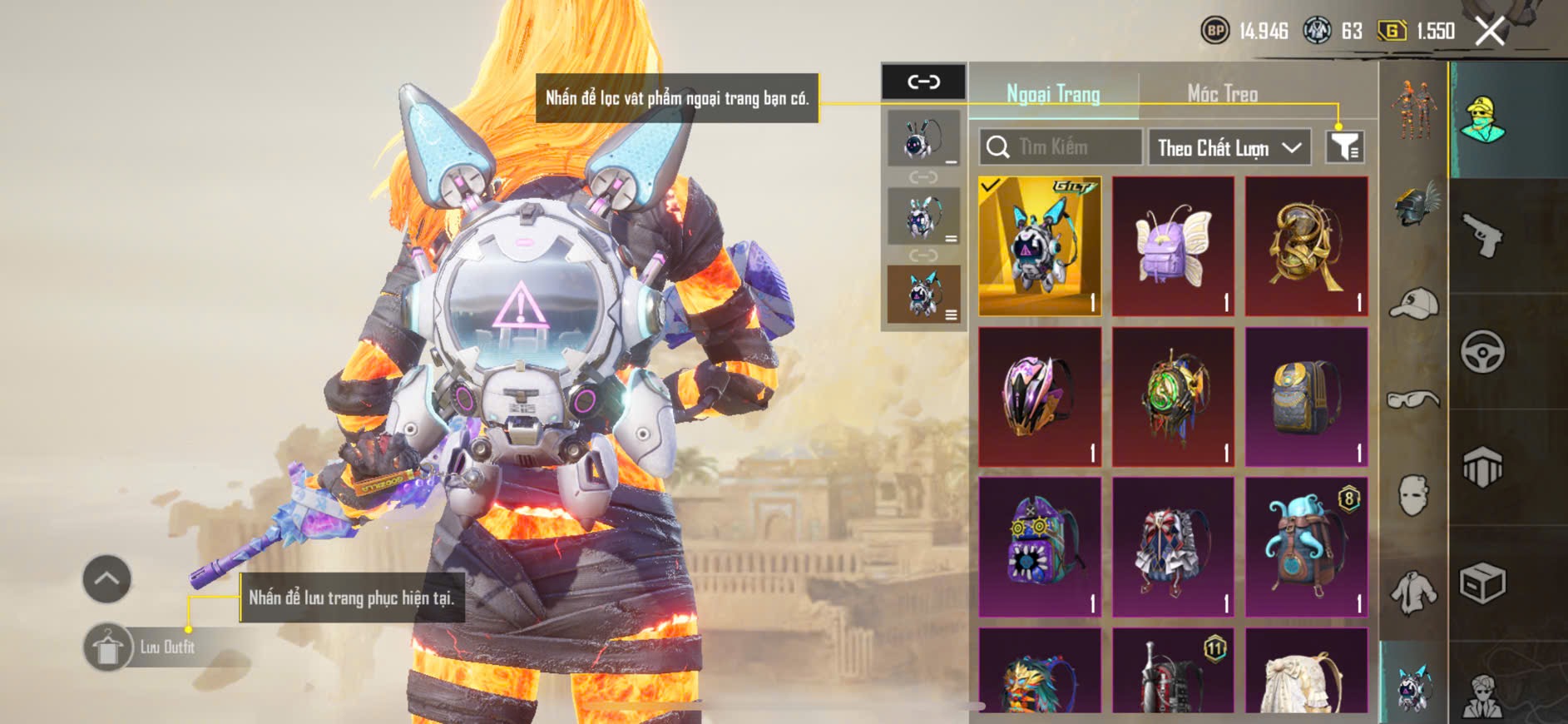The height and width of the screenshot is (724, 1568).
Task: Open the Theo Chất Lượn sort dropdown
Action: click(1229, 148)
